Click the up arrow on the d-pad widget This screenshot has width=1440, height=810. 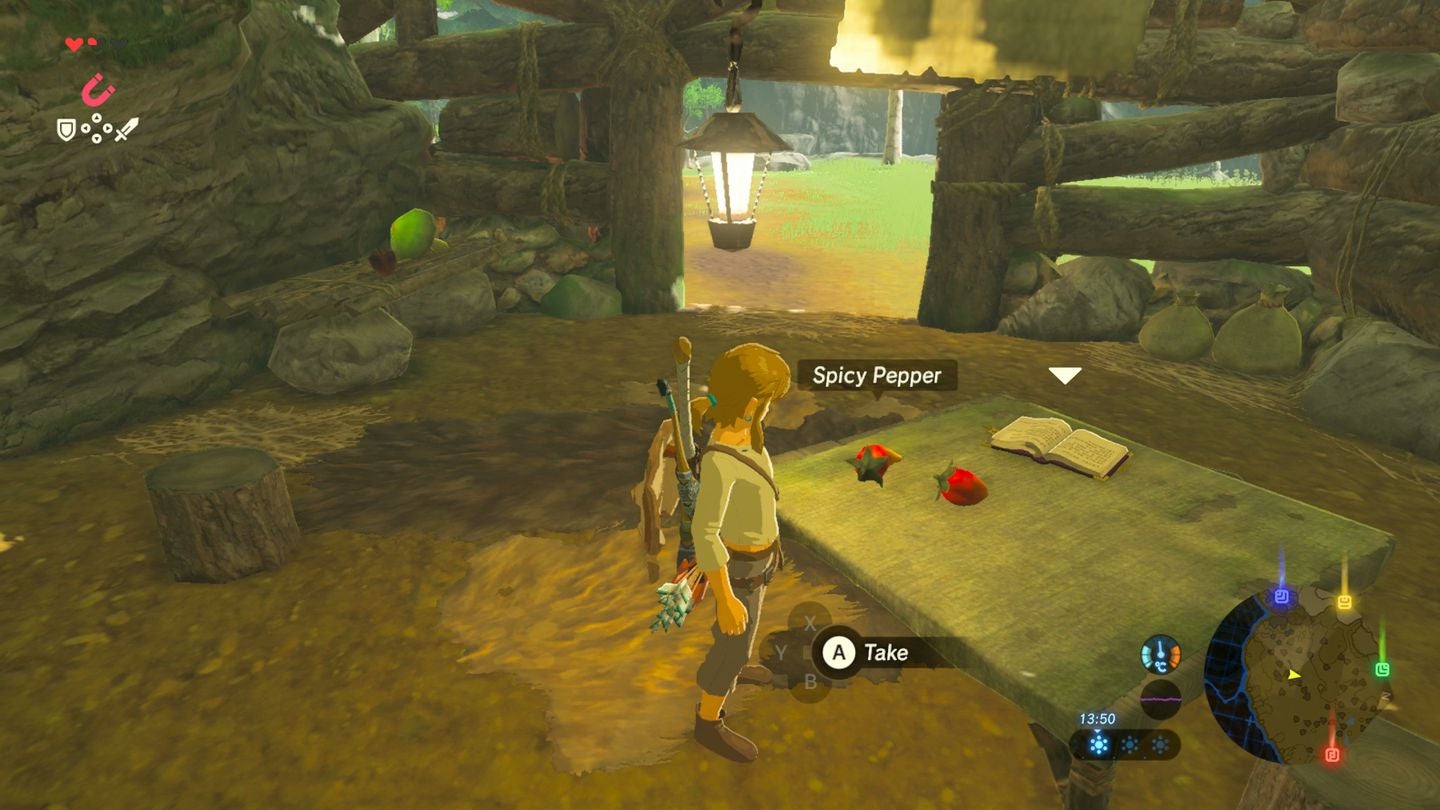[96, 118]
